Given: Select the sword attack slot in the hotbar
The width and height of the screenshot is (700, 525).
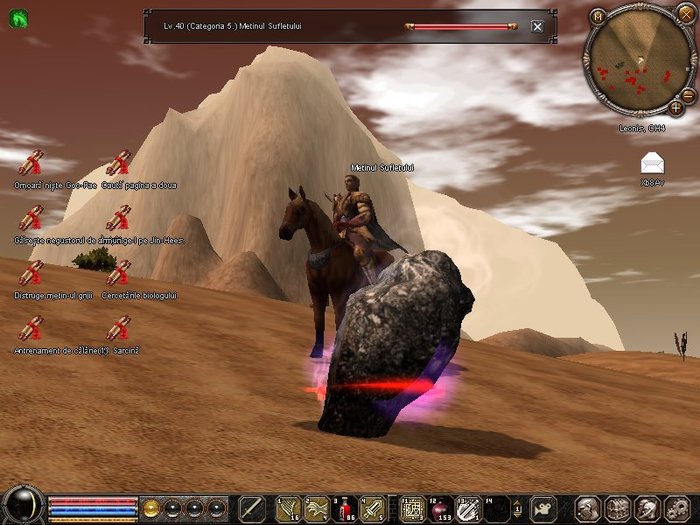Looking at the screenshot, I should pos(251,507).
